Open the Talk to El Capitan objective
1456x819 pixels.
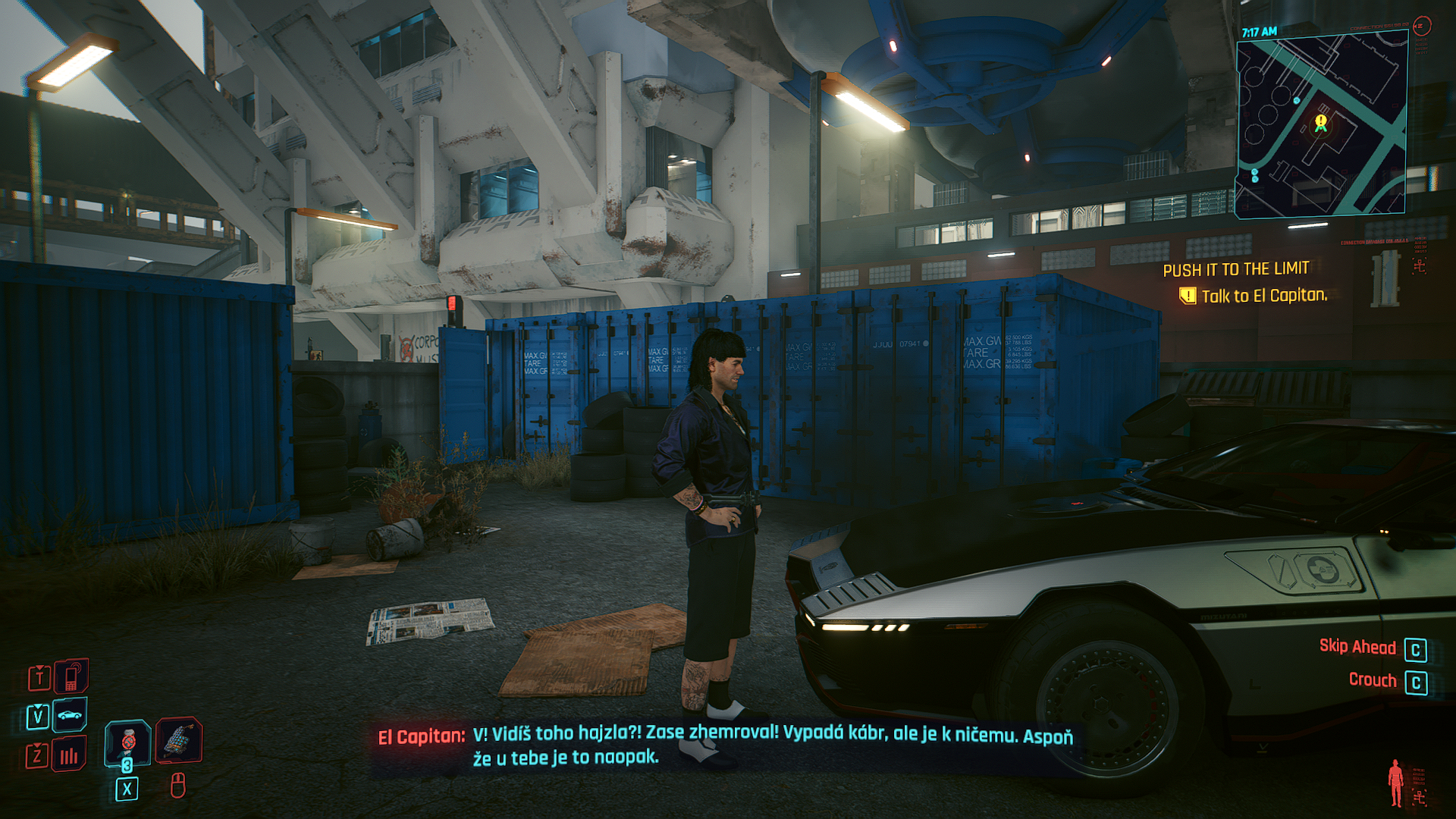[x=1263, y=296]
